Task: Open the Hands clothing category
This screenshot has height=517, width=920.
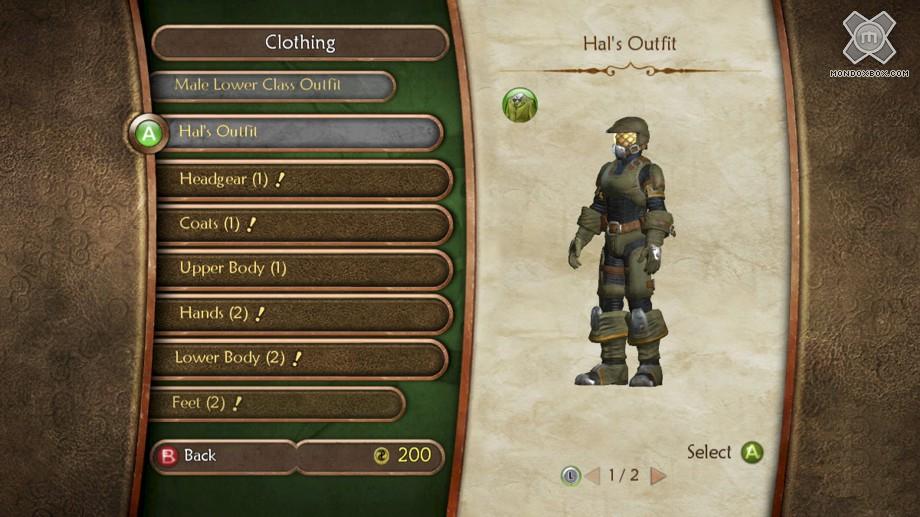Action: click(x=304, y=313)
